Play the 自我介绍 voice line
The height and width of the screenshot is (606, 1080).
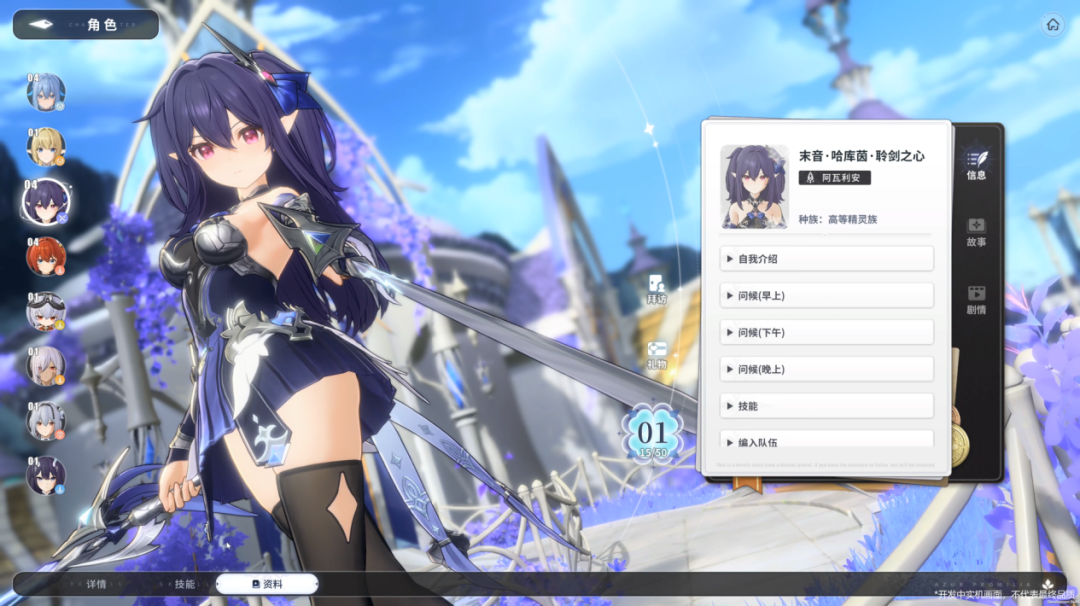click(826, 259)
